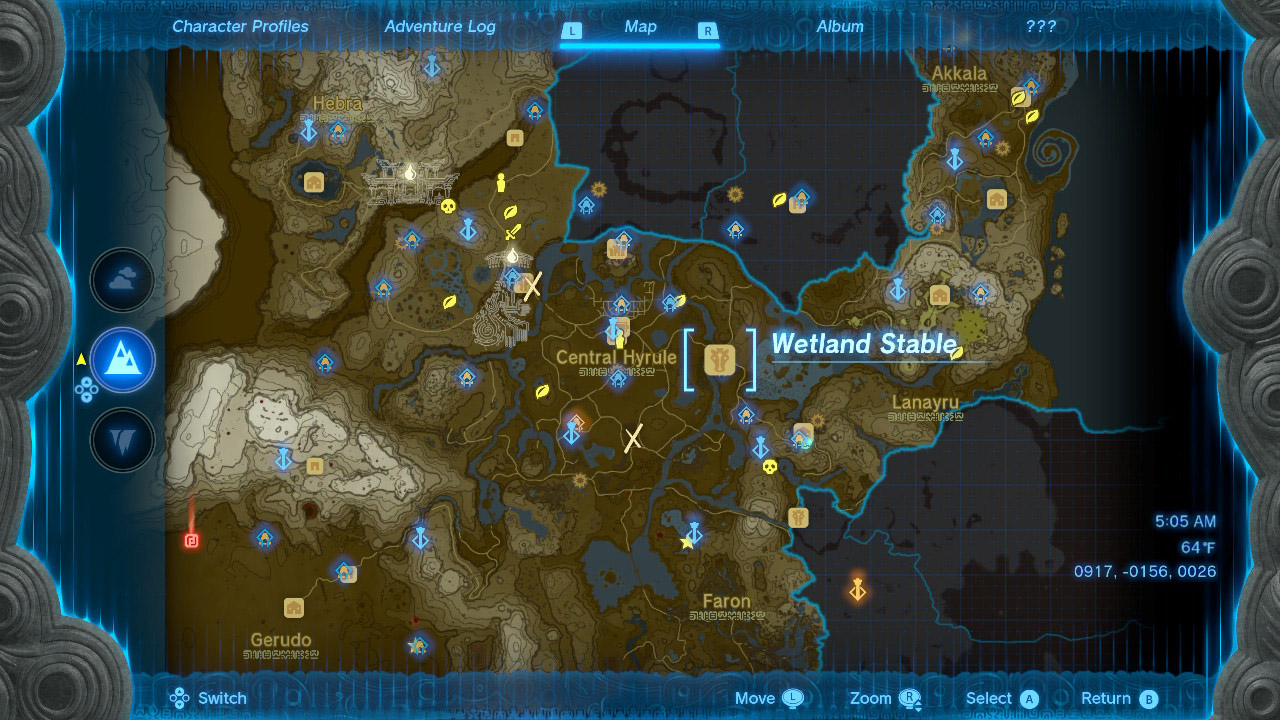Click the coordinates readout on the right

click(1146, 572)
